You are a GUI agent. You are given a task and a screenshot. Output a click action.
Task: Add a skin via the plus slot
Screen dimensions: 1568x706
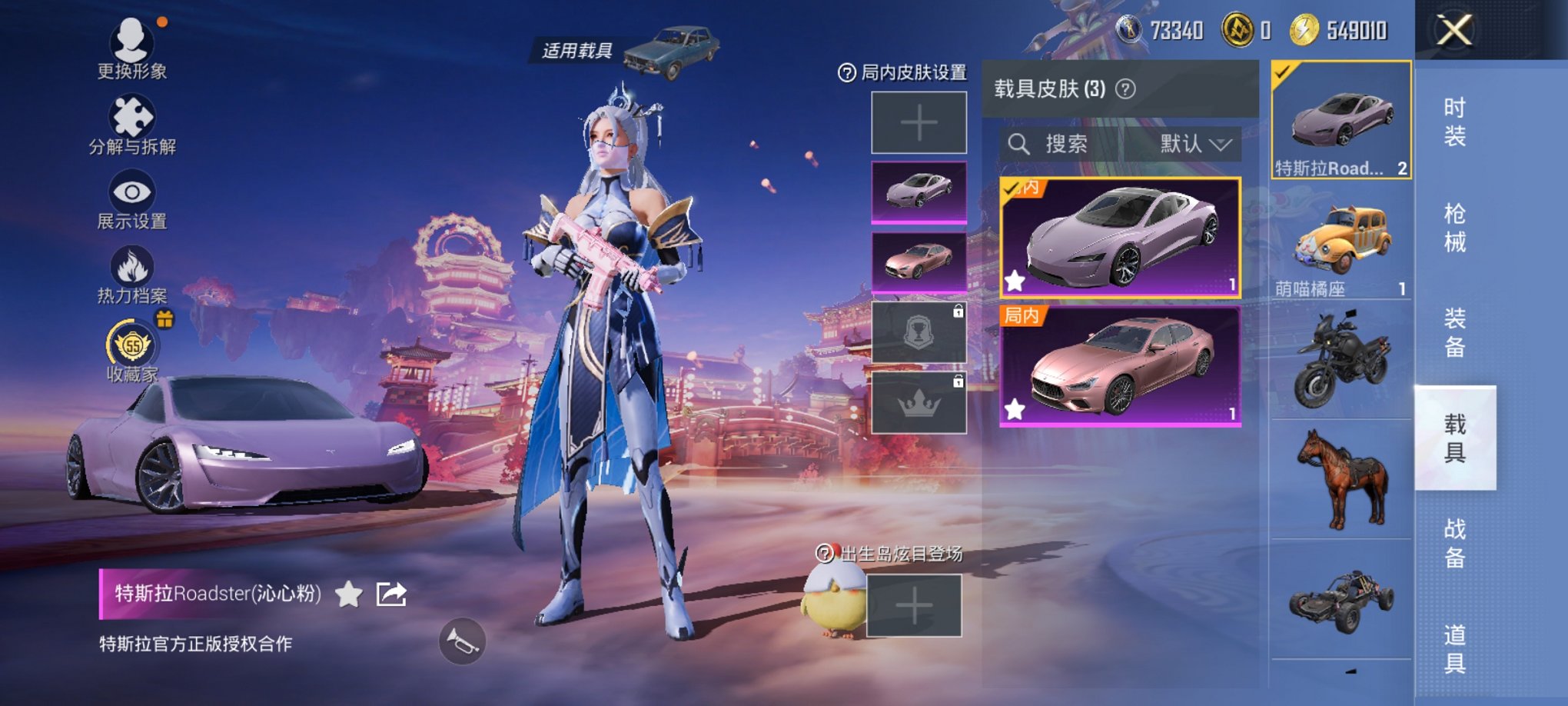click(x=919, y=123)
